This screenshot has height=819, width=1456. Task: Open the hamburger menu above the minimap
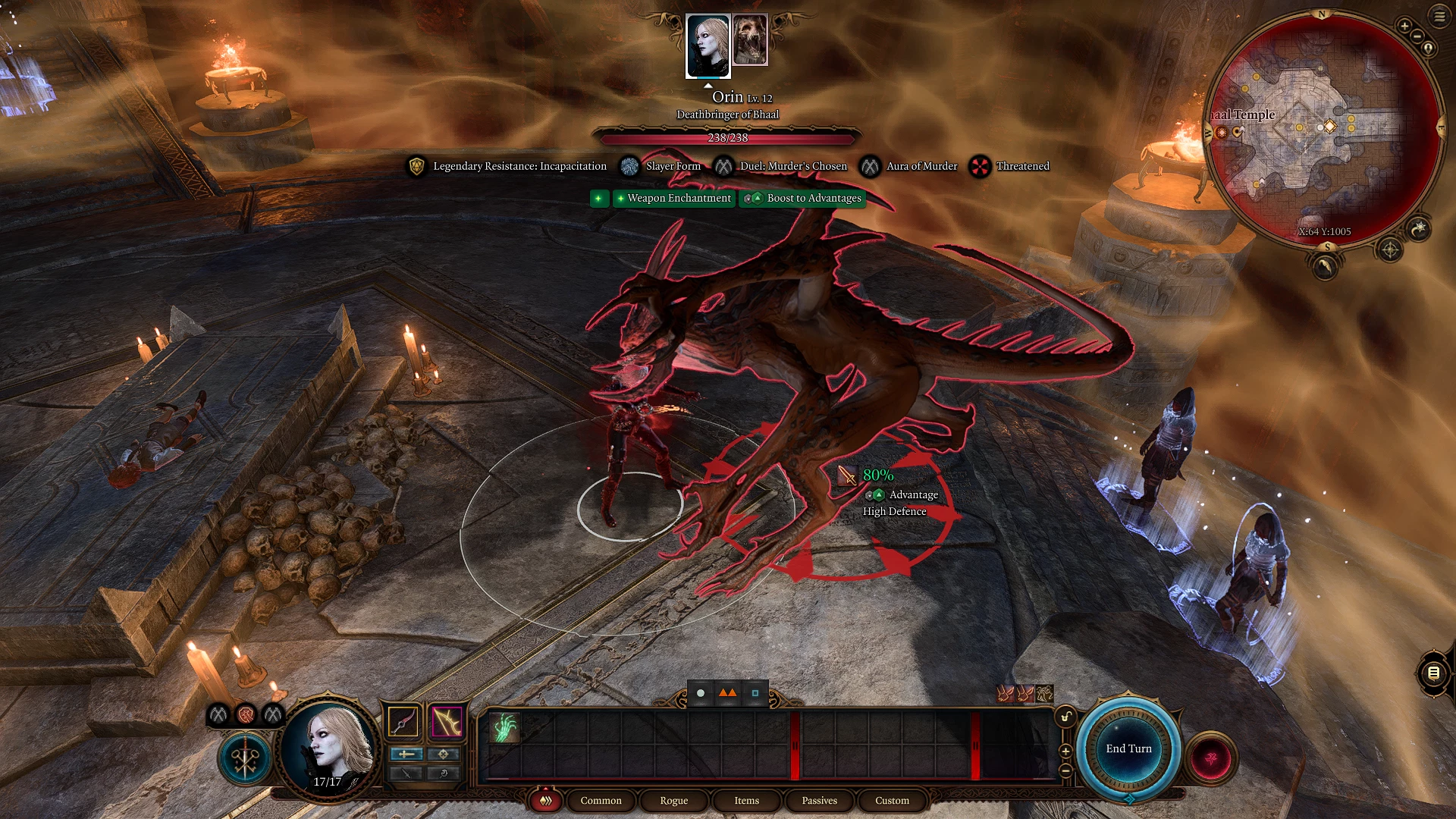point(1439,17)
